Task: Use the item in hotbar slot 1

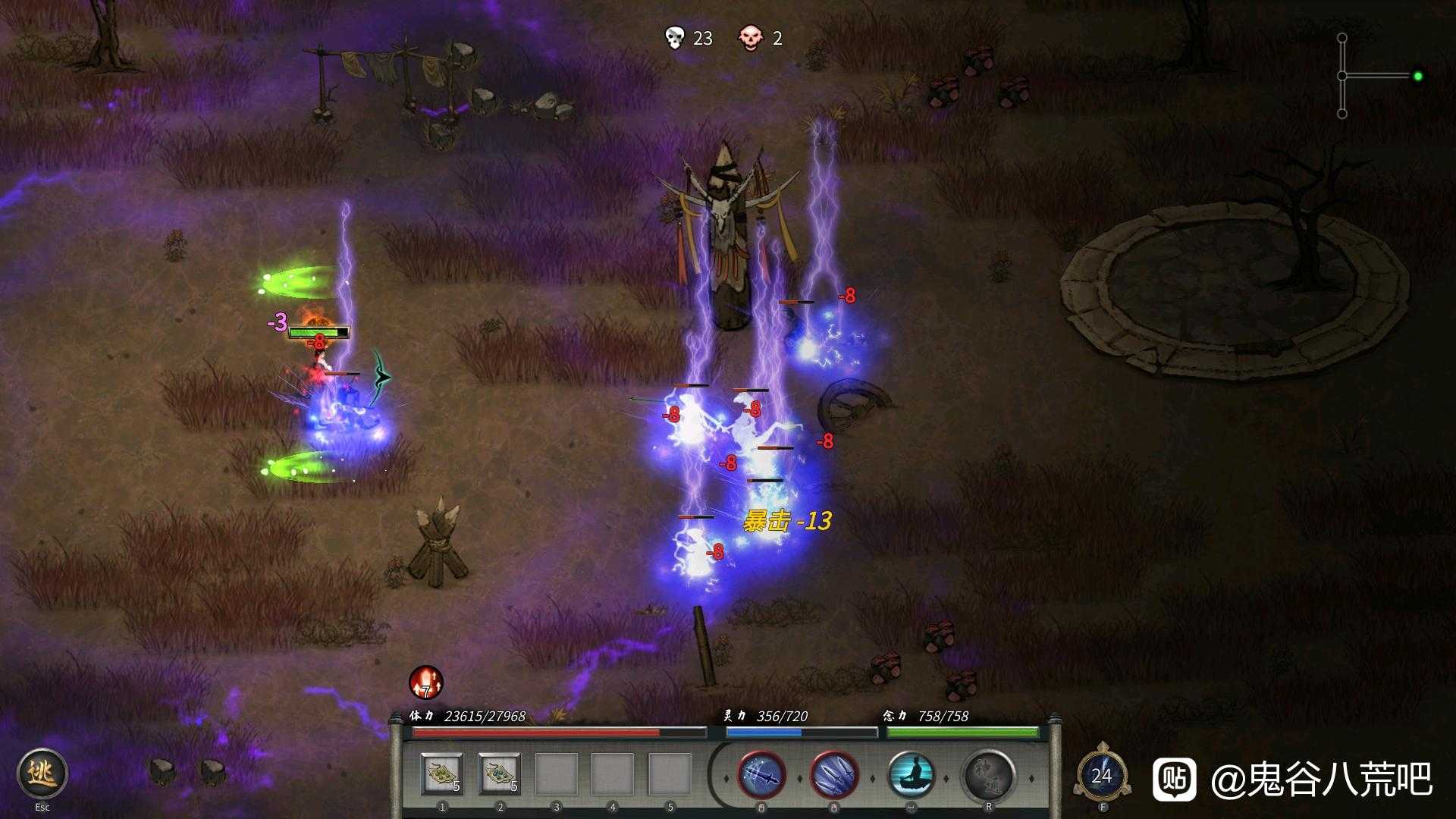Action: (442, 774)
